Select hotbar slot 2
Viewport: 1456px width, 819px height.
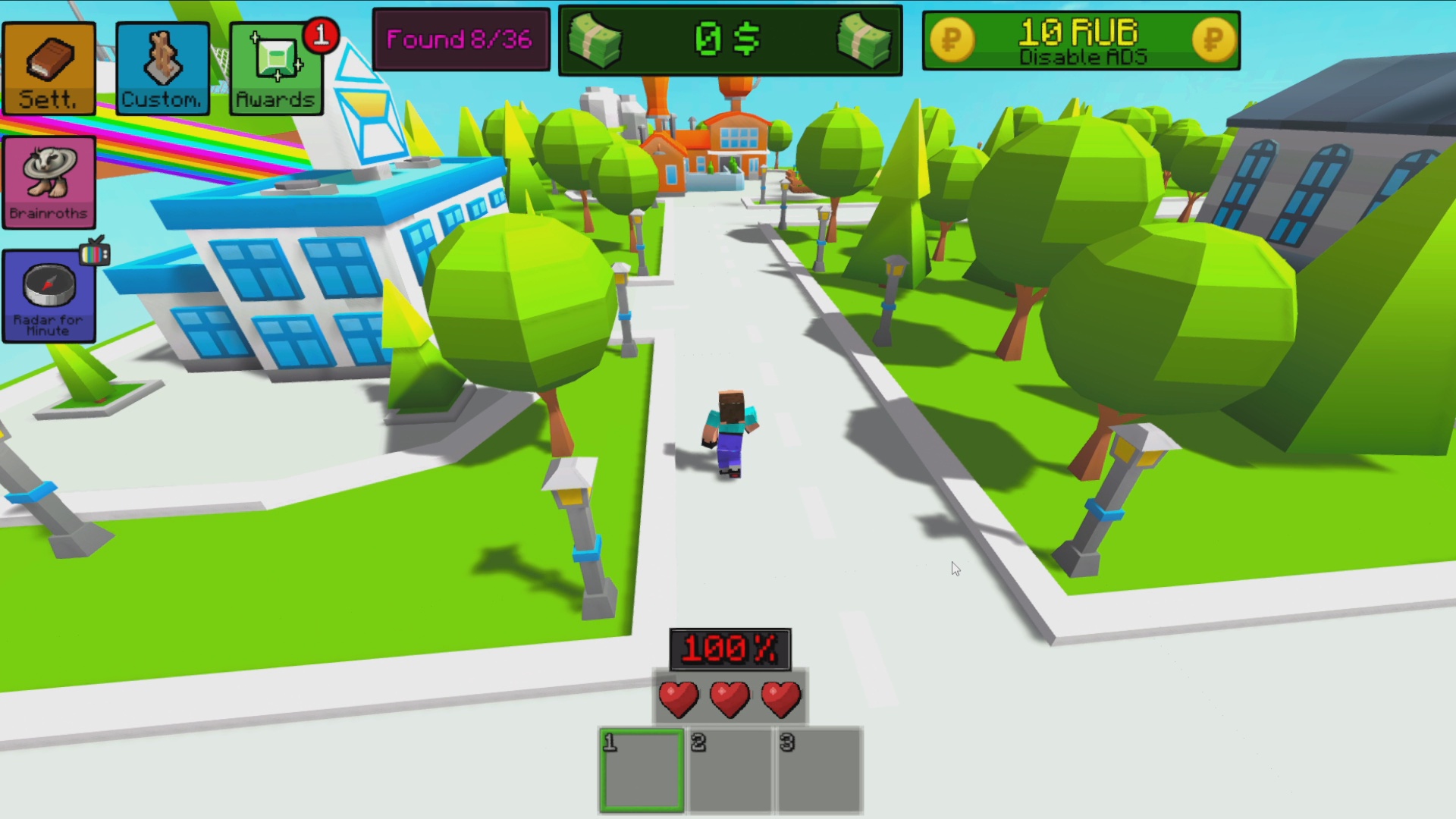tap(730, 770)
